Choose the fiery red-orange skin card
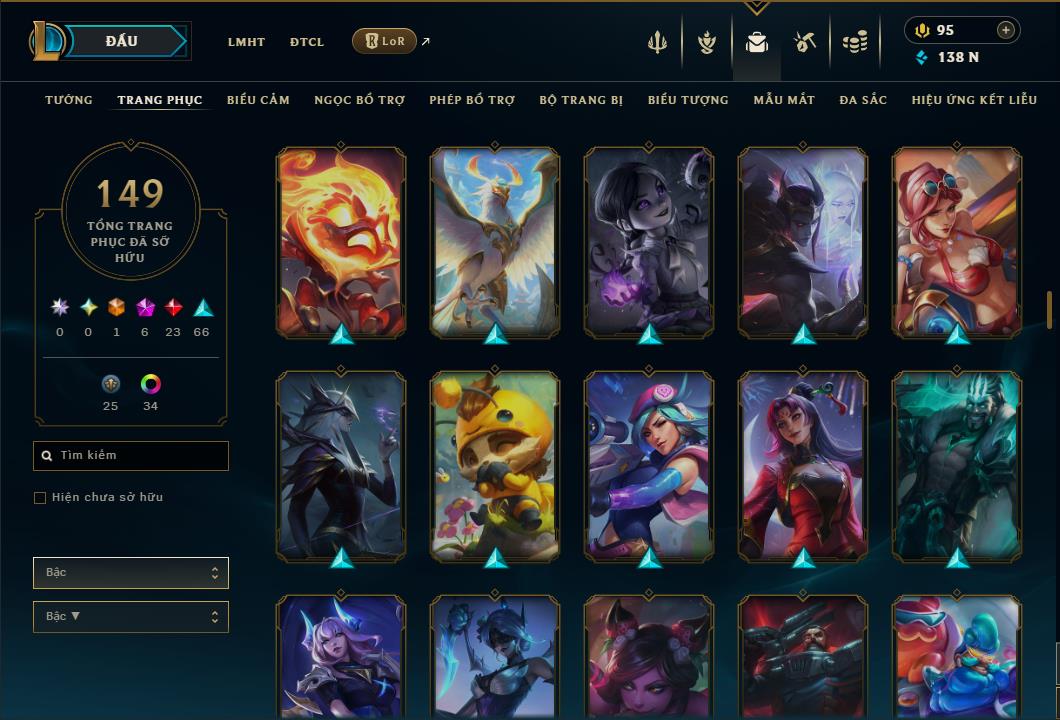The height and width of the screenshot is (720, 1060). [x=341, y=242]
